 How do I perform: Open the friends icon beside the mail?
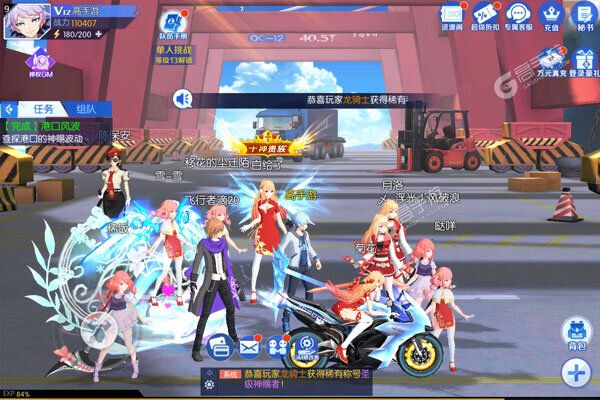click(x=278, y=346)
